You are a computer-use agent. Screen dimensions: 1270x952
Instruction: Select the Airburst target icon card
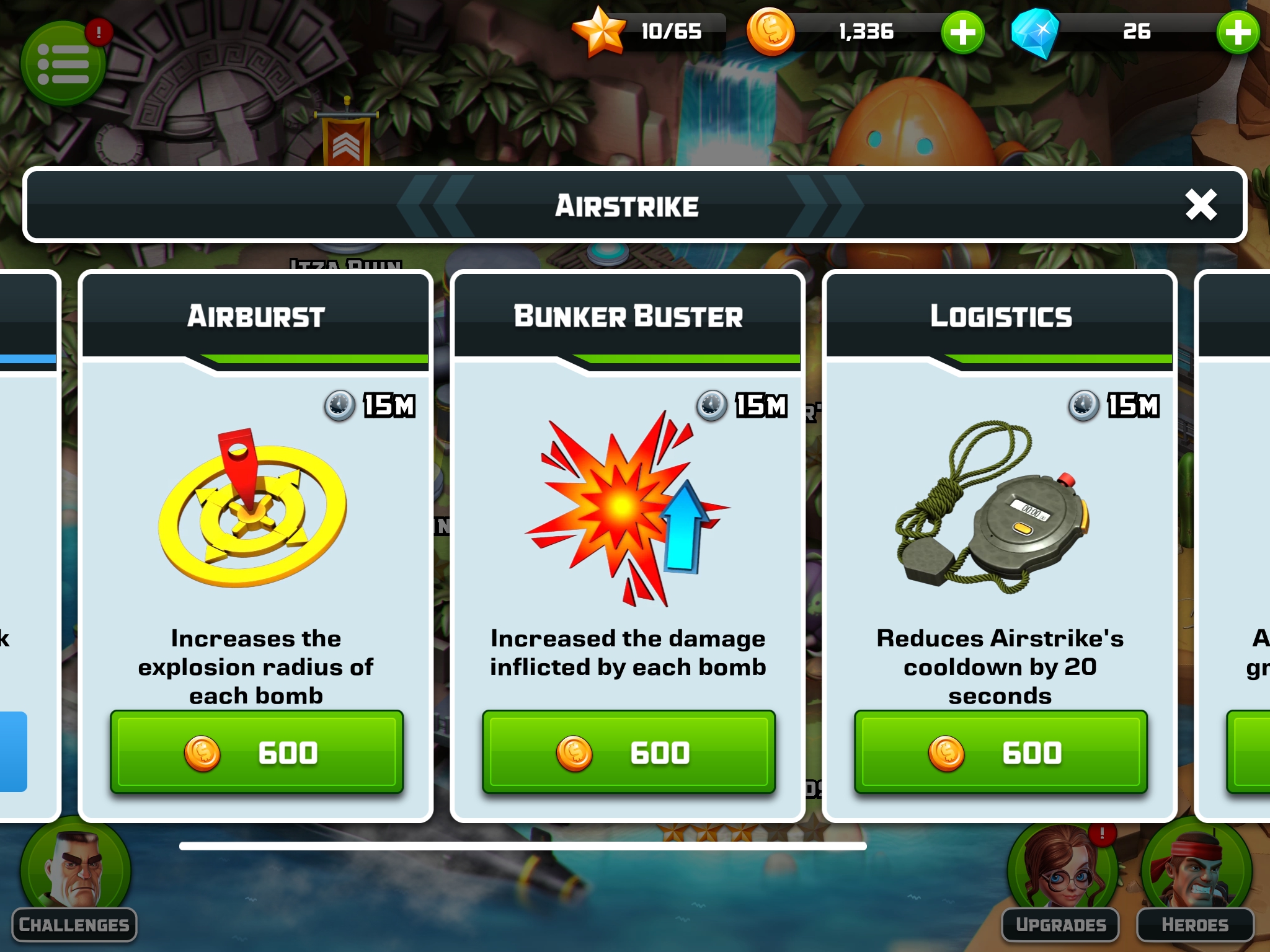point(253,508)
